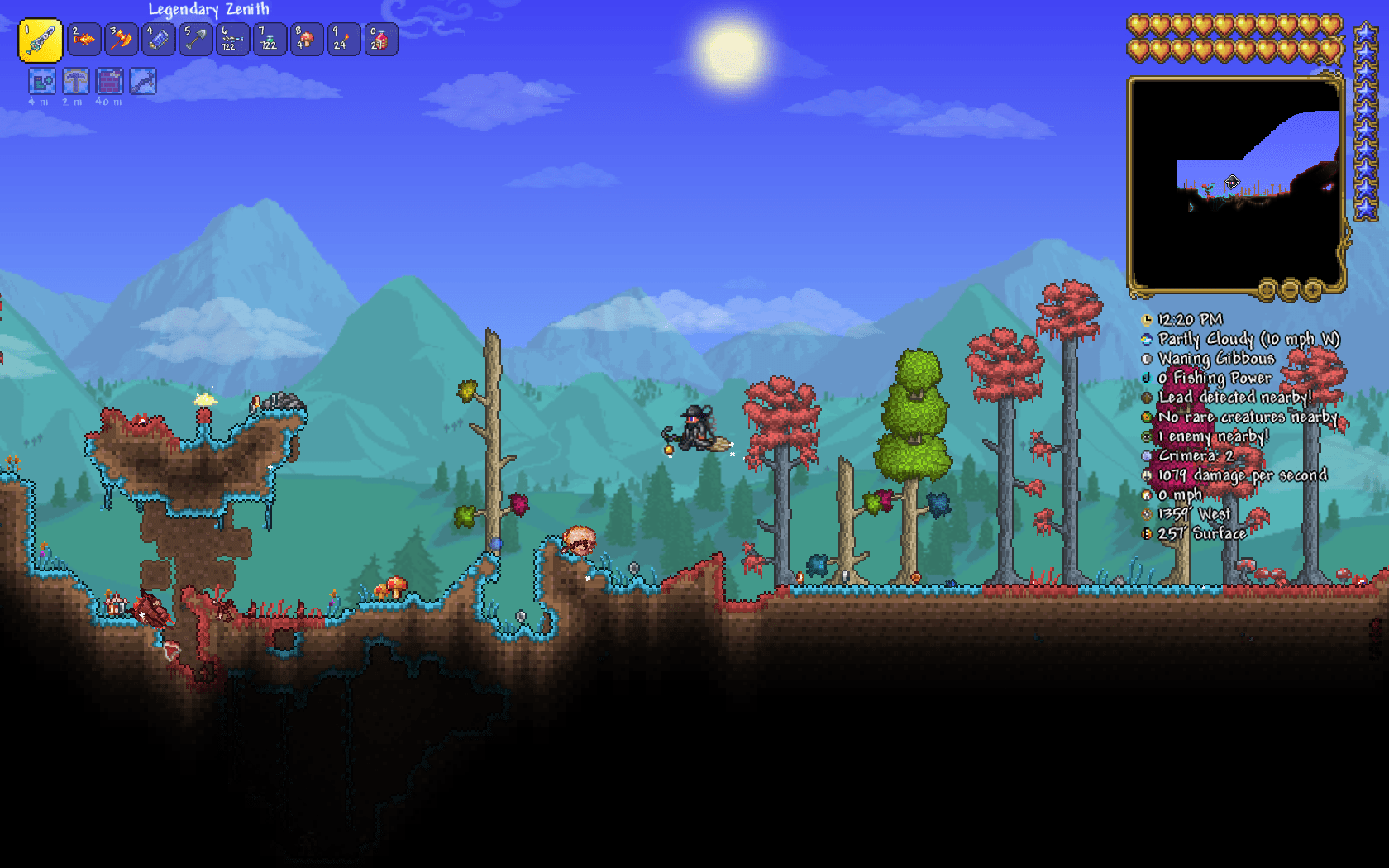Image resolution: width=1389 pixels, height=868 pixels.
Task: Click the Waning Gibbous moon phase icon
Action: click(1148, 359)
